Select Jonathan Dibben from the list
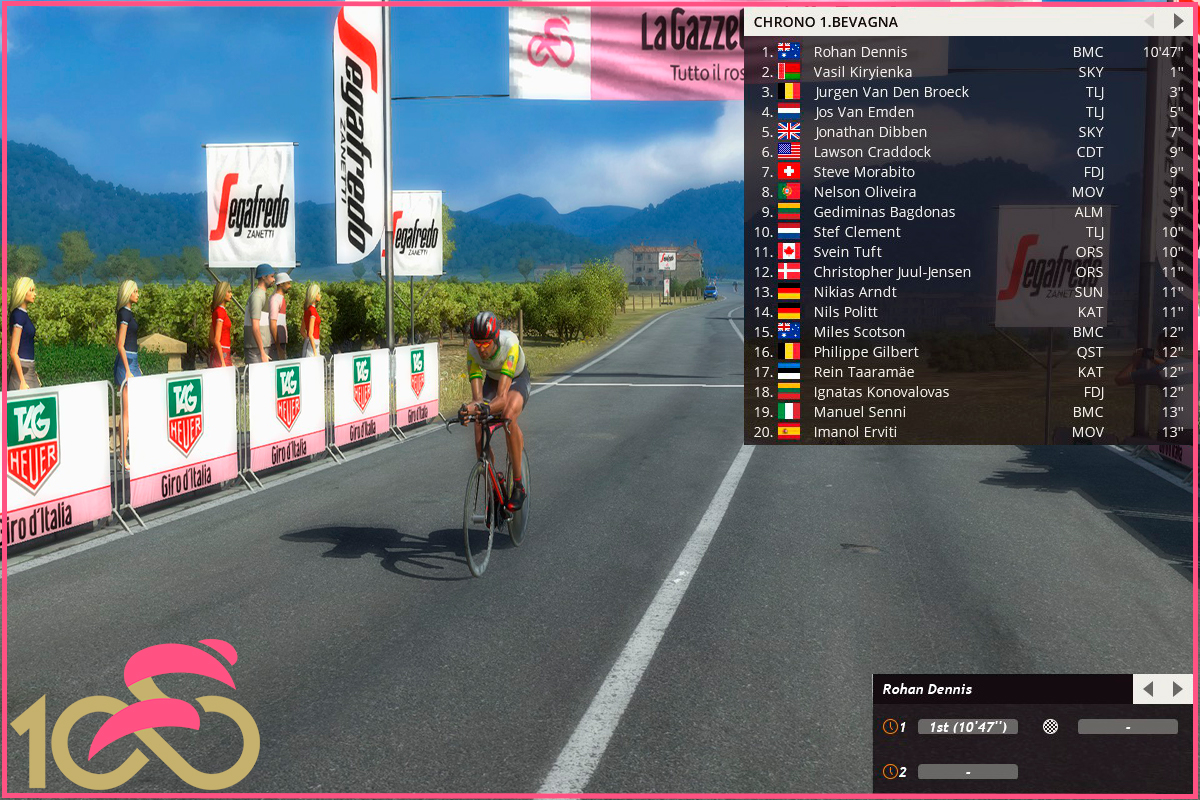Viewport: 1200px width, 800px height. pyautogui.click(x=870, y=132)
